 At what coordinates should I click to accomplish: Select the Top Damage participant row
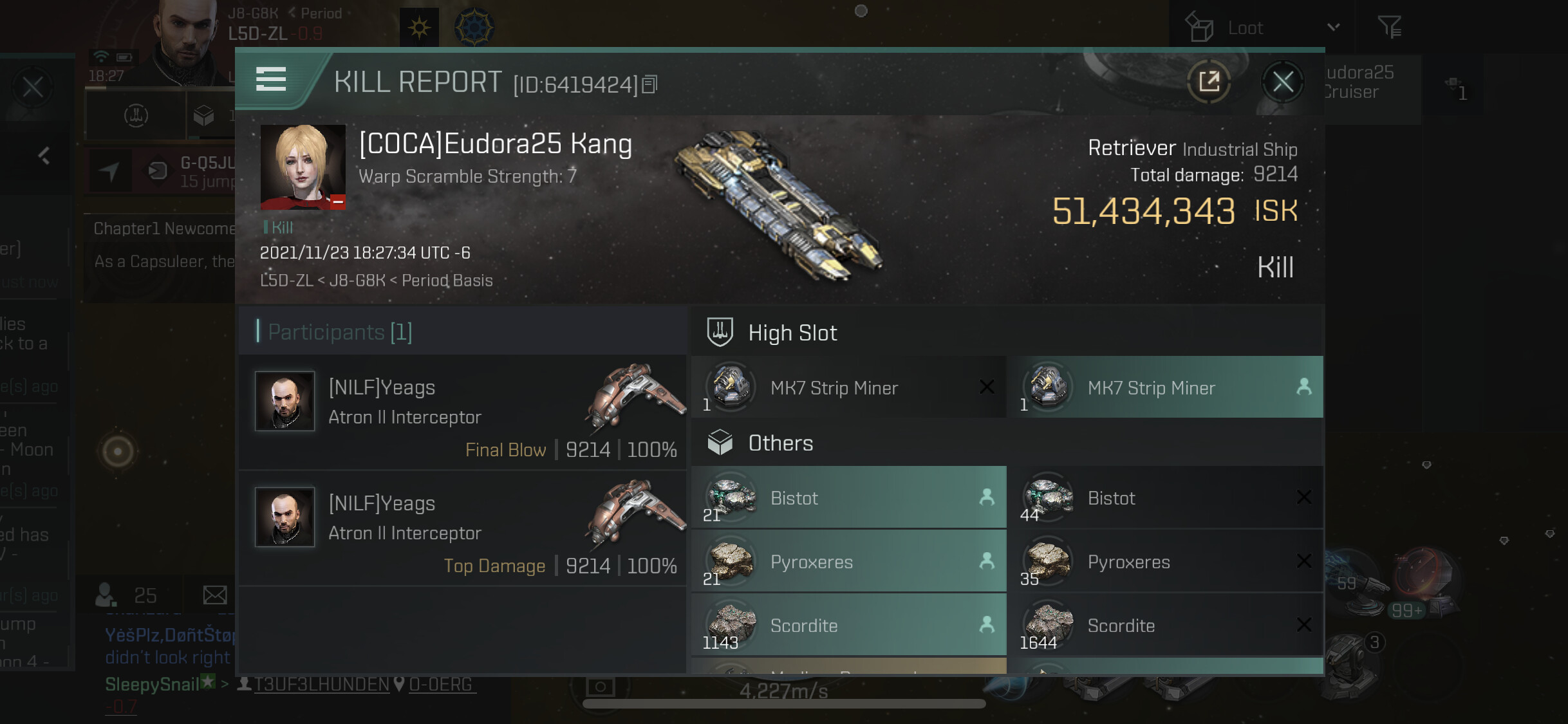pyautogui.click(x=462, y=528)
